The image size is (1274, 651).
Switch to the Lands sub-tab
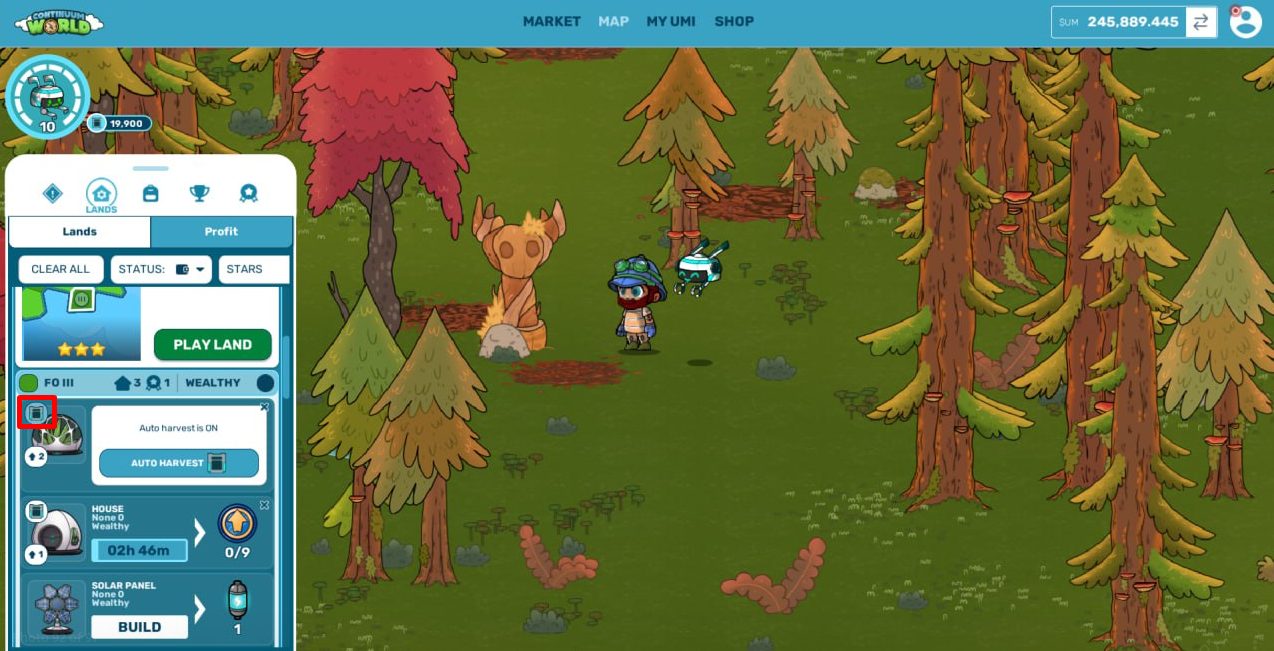[80, 231]
